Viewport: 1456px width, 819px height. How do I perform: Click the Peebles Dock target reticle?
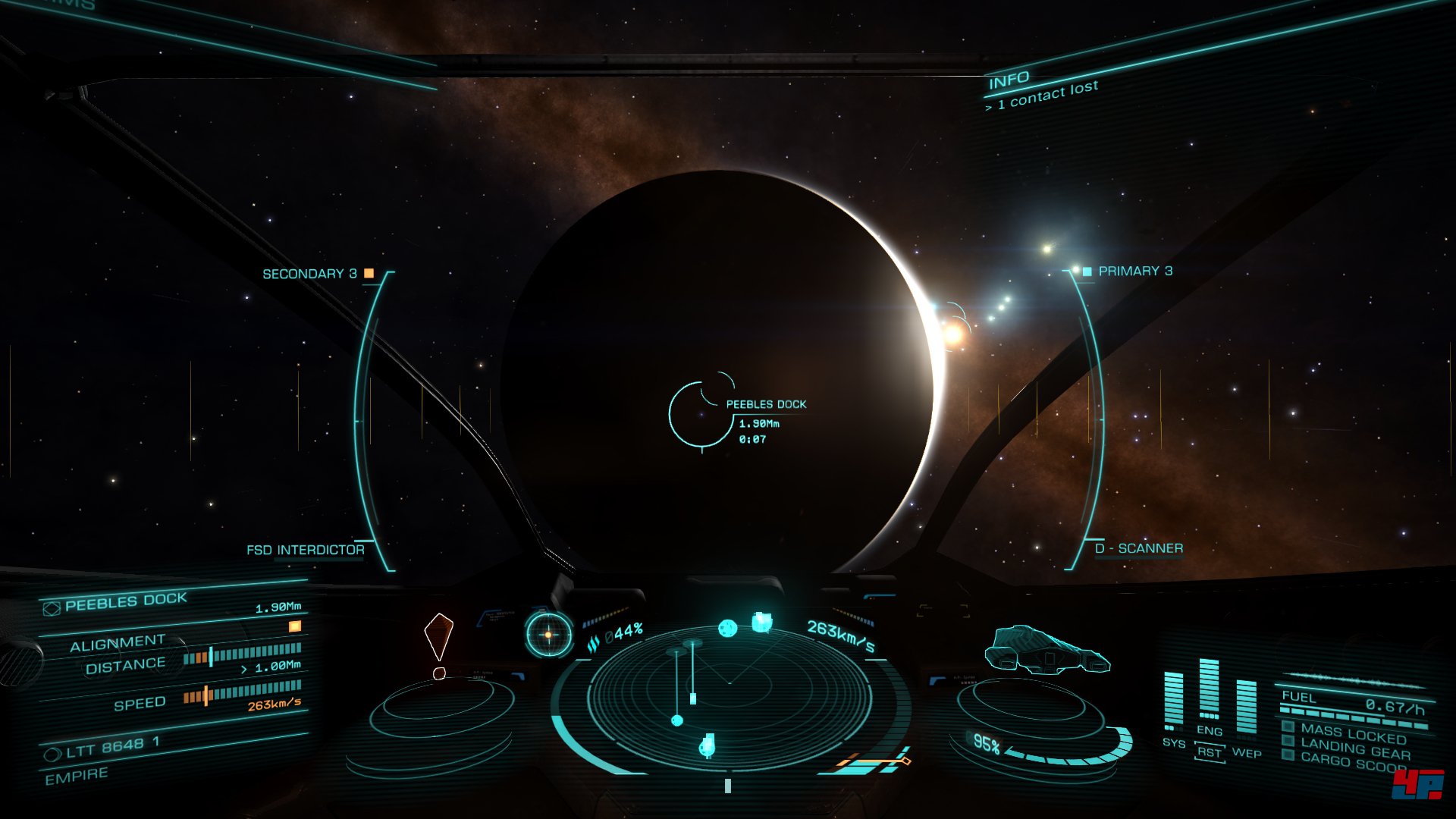click(x=701, y=414)
